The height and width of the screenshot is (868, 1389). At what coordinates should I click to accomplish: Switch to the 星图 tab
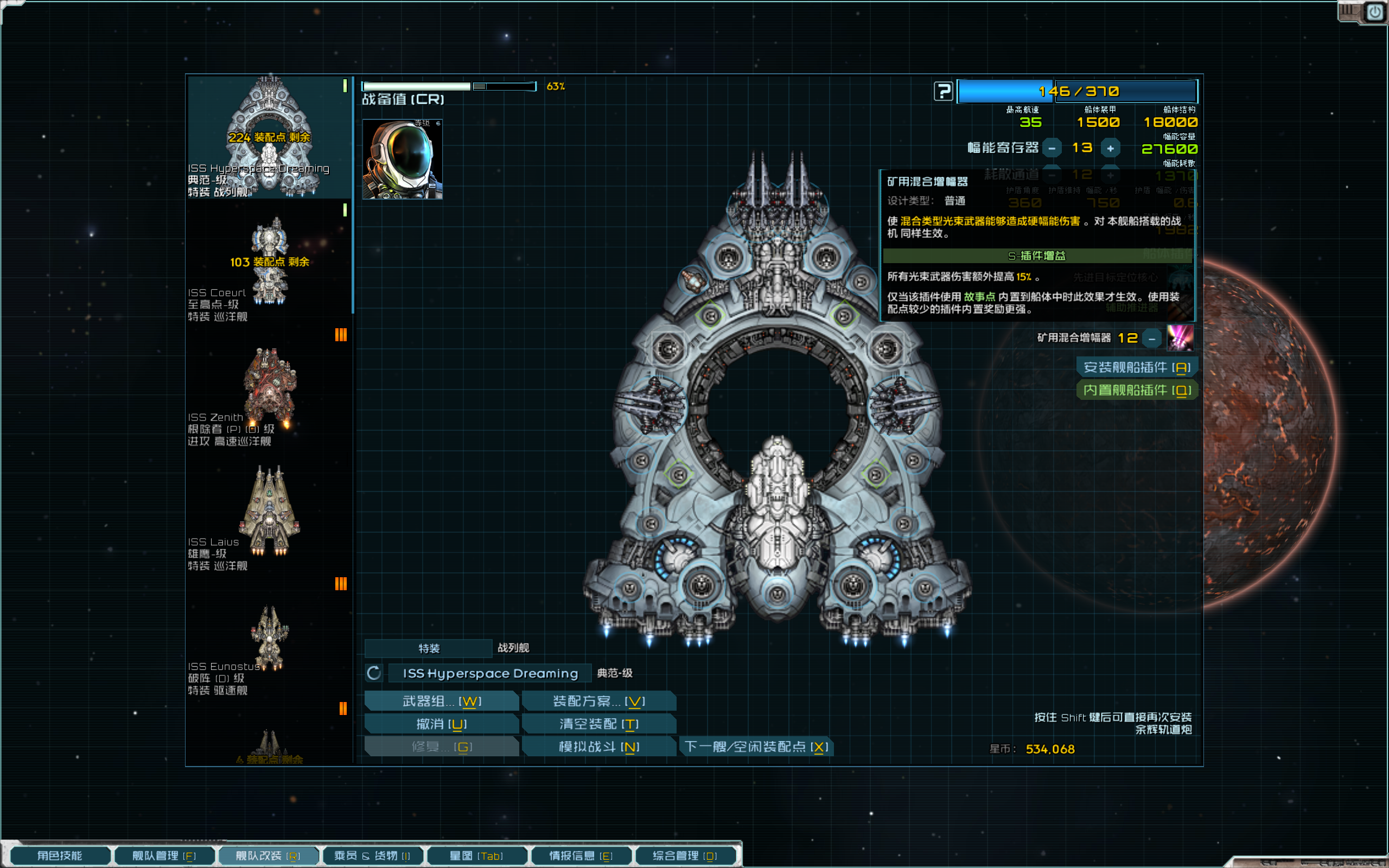pos(477,855)
